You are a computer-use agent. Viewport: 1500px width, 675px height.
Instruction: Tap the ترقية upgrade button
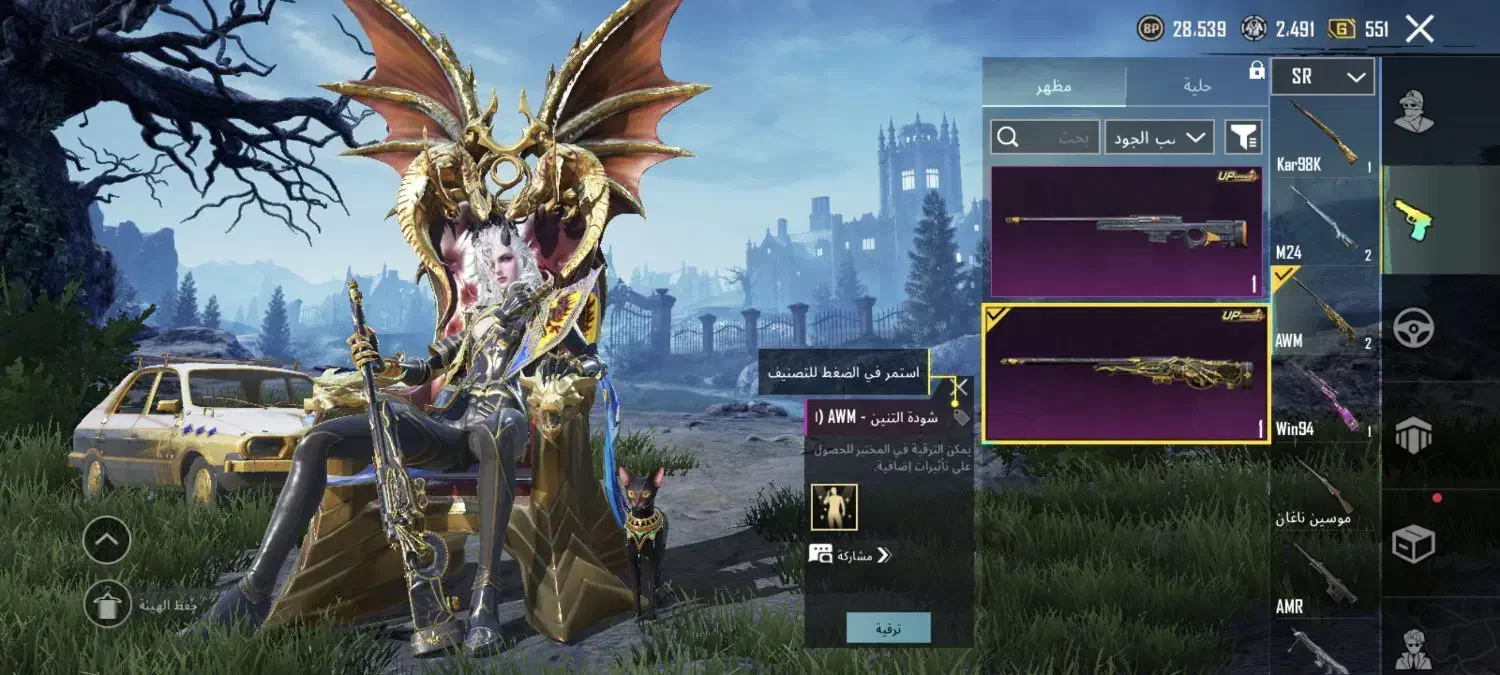coord(888,628)
